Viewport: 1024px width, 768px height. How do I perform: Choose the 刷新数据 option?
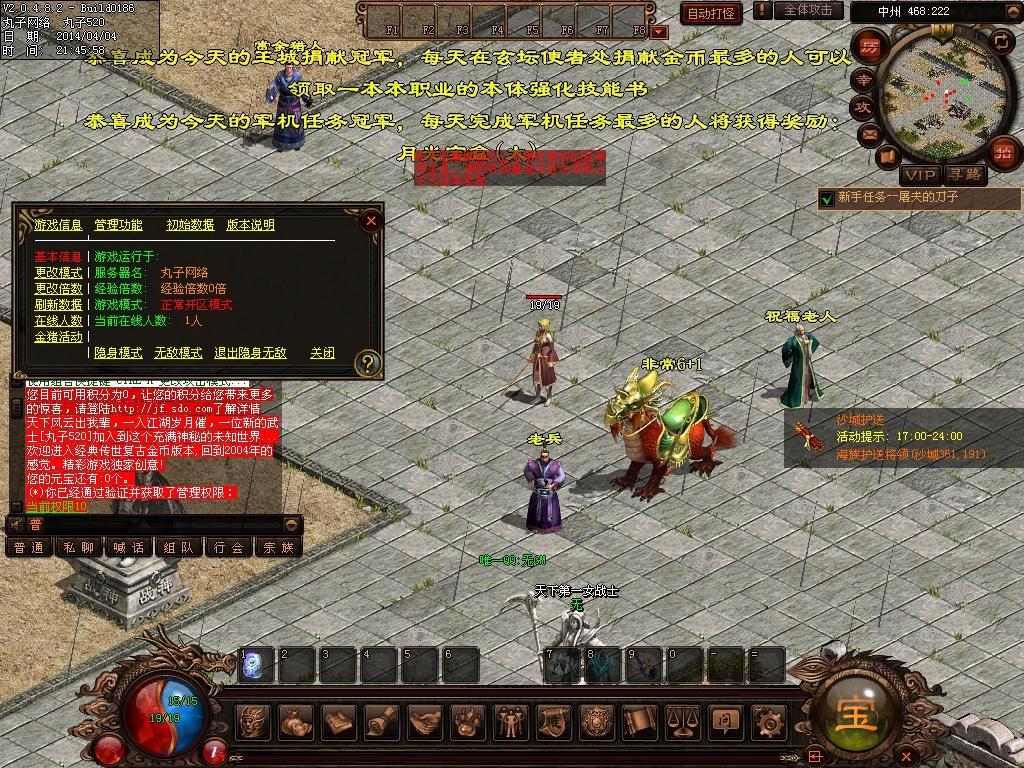coord(58,305)
